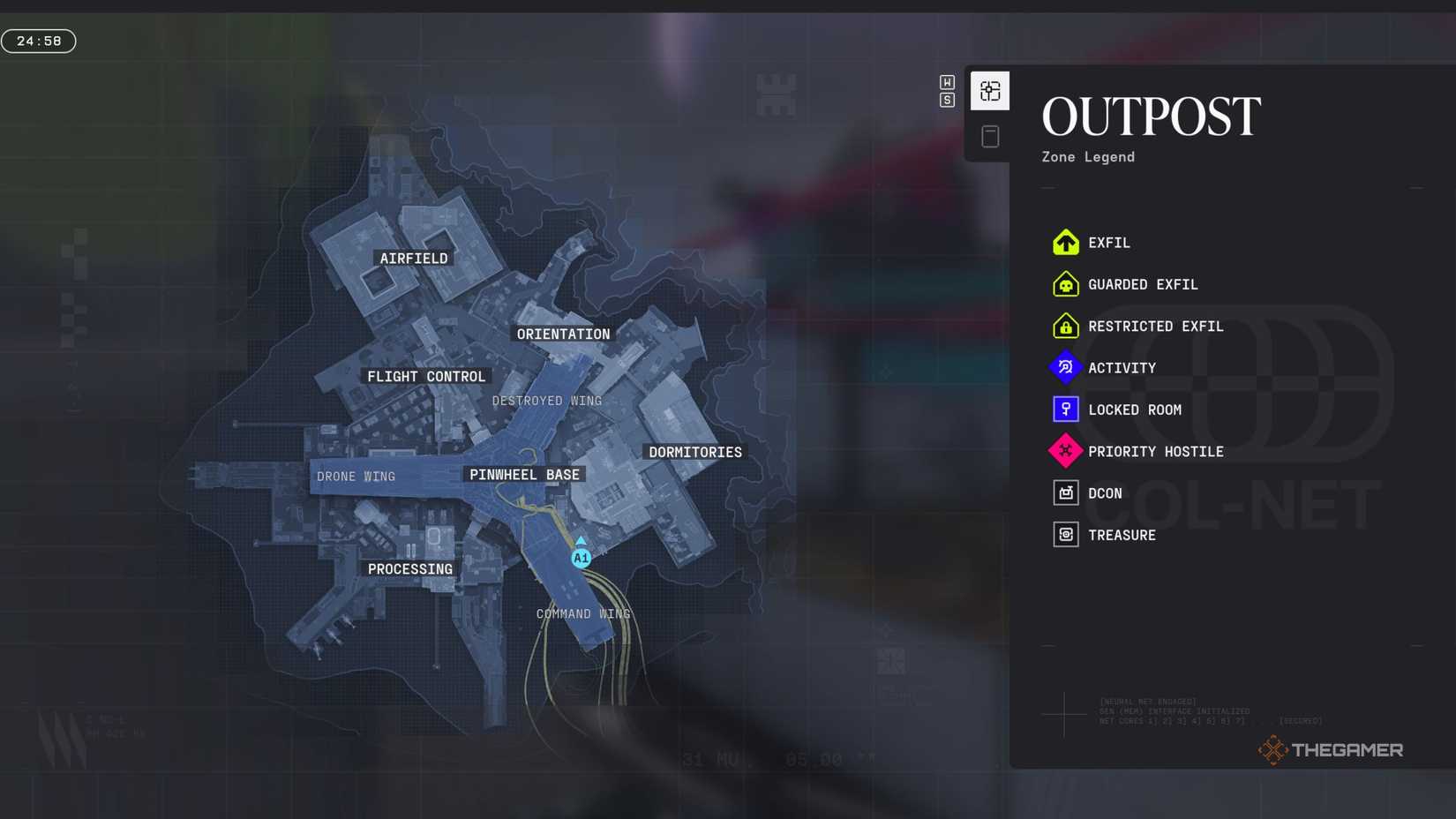This screenshot has height=819, width=1456.
Task: Select the GUARDED EXFIL skull icon
Action: 1065,283
